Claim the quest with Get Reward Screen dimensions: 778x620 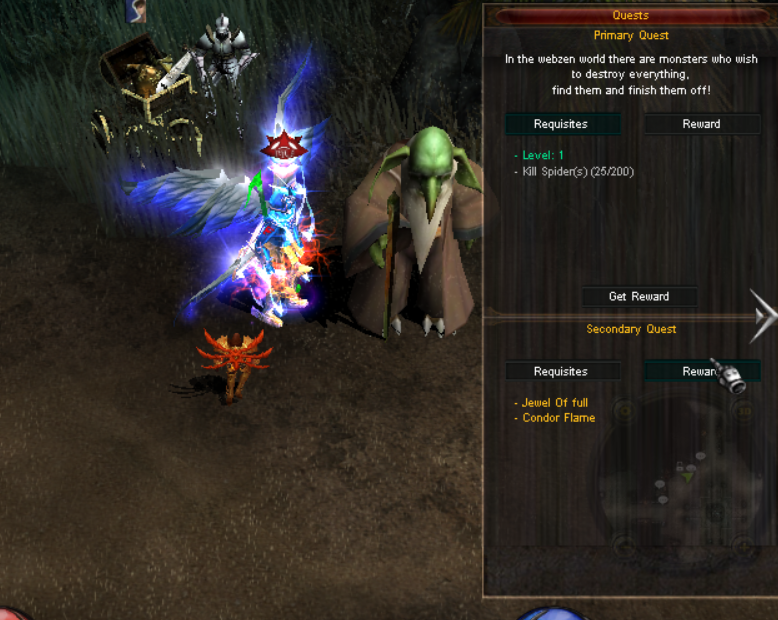639,297
